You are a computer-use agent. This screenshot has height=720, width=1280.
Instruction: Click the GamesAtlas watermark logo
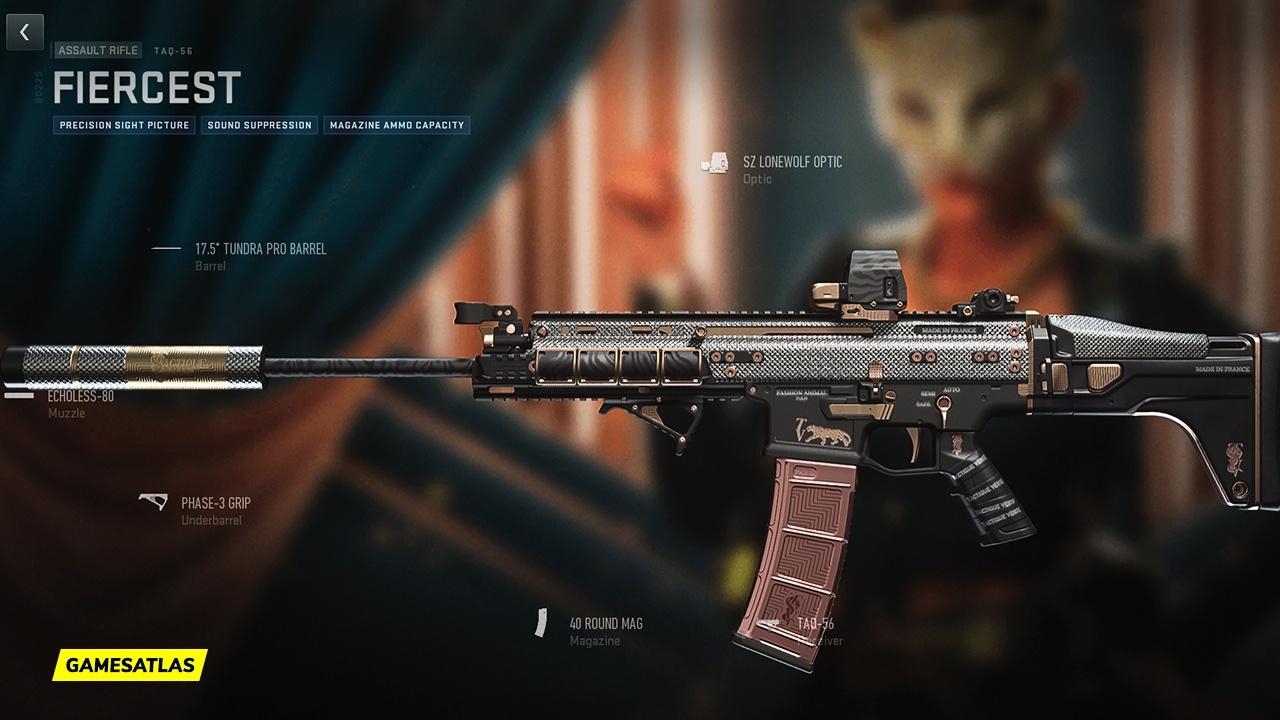tap(130, 664)
